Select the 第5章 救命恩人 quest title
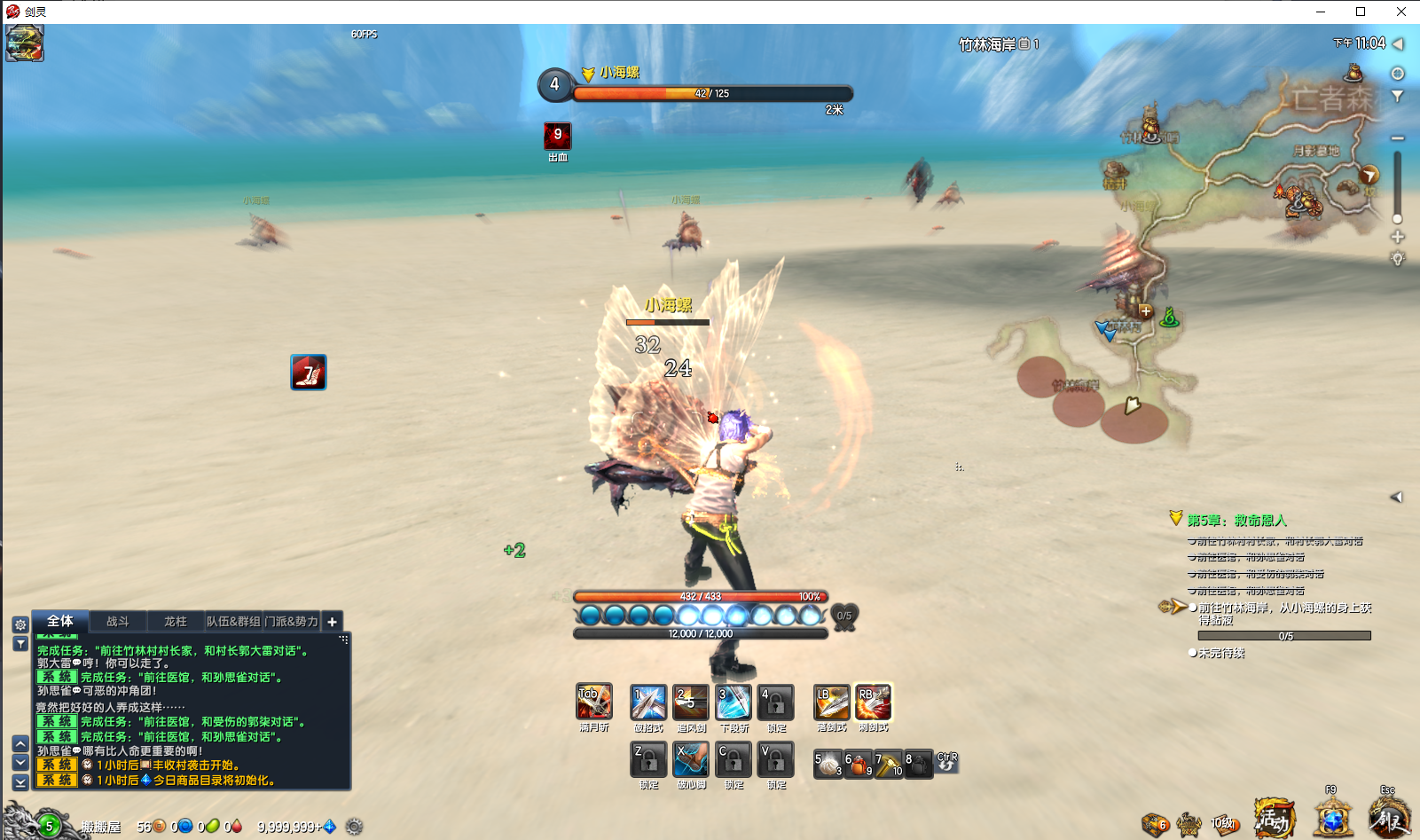The image size is (1420, 840). coord(1236,520)
